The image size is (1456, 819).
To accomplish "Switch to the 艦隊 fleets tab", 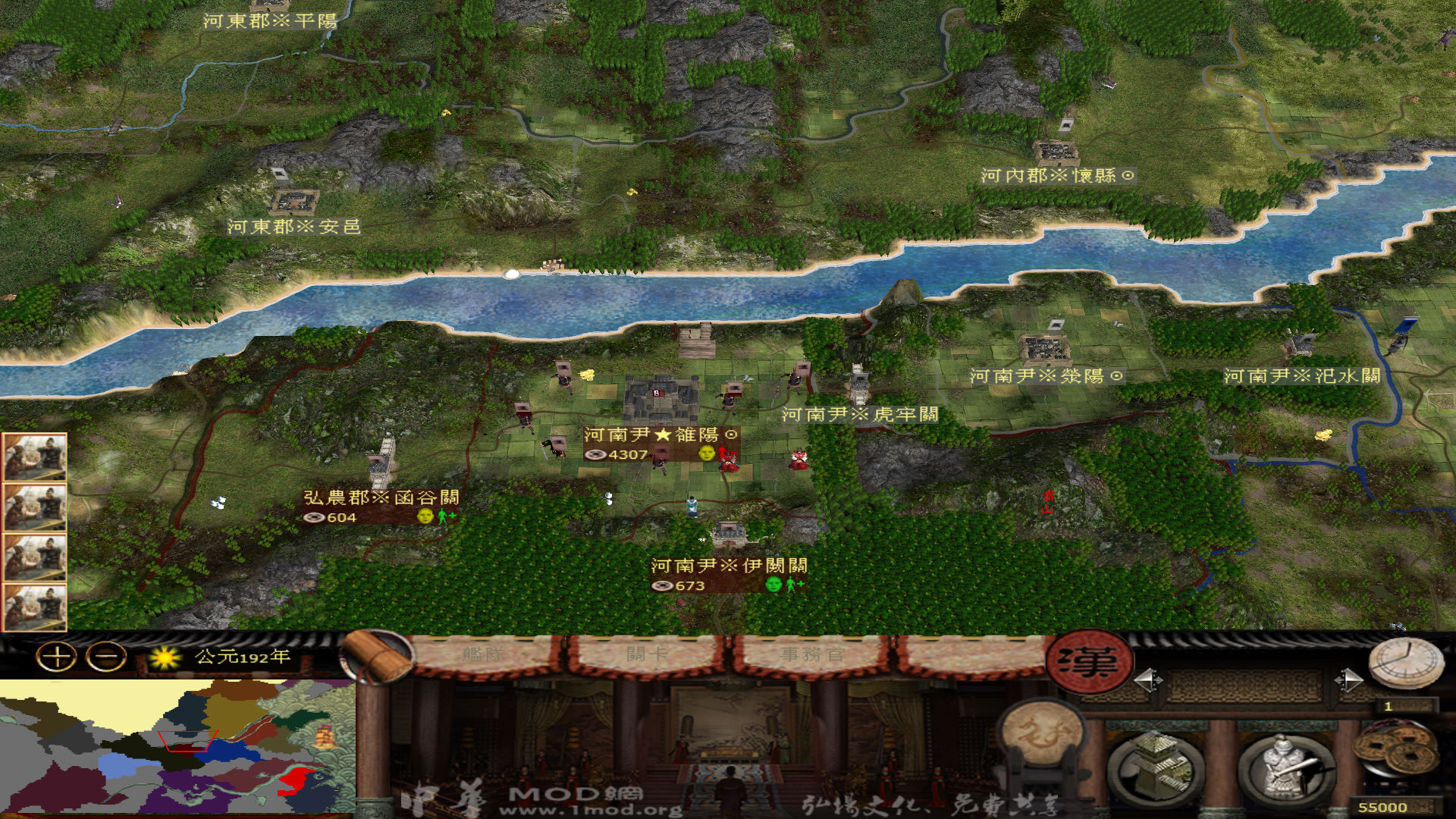I will pyautogui.click(x=484, y=654).
